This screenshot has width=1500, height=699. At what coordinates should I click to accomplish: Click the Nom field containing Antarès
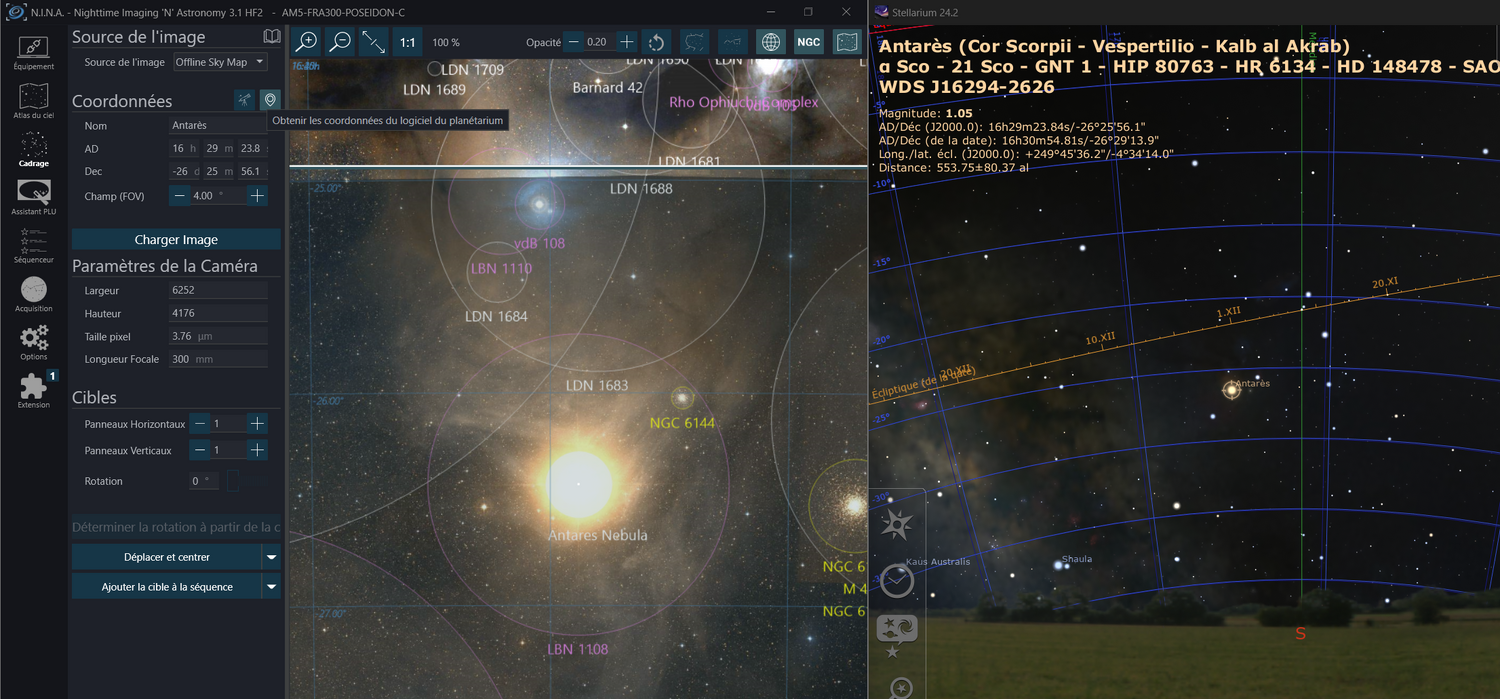218,126
